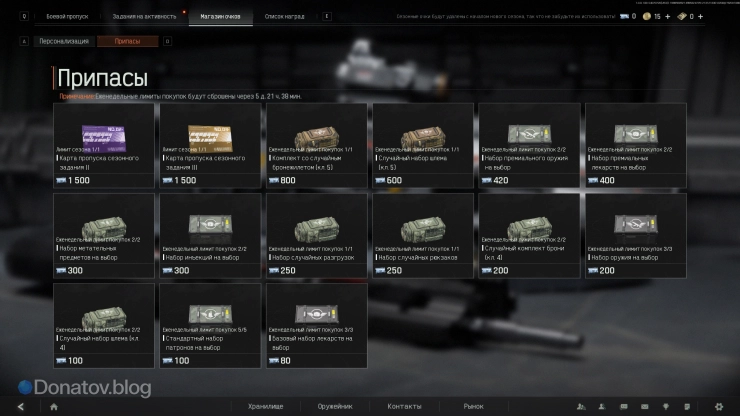
Task: Pick the Набор случайных разгрузок crate
Action: (316, 234)
